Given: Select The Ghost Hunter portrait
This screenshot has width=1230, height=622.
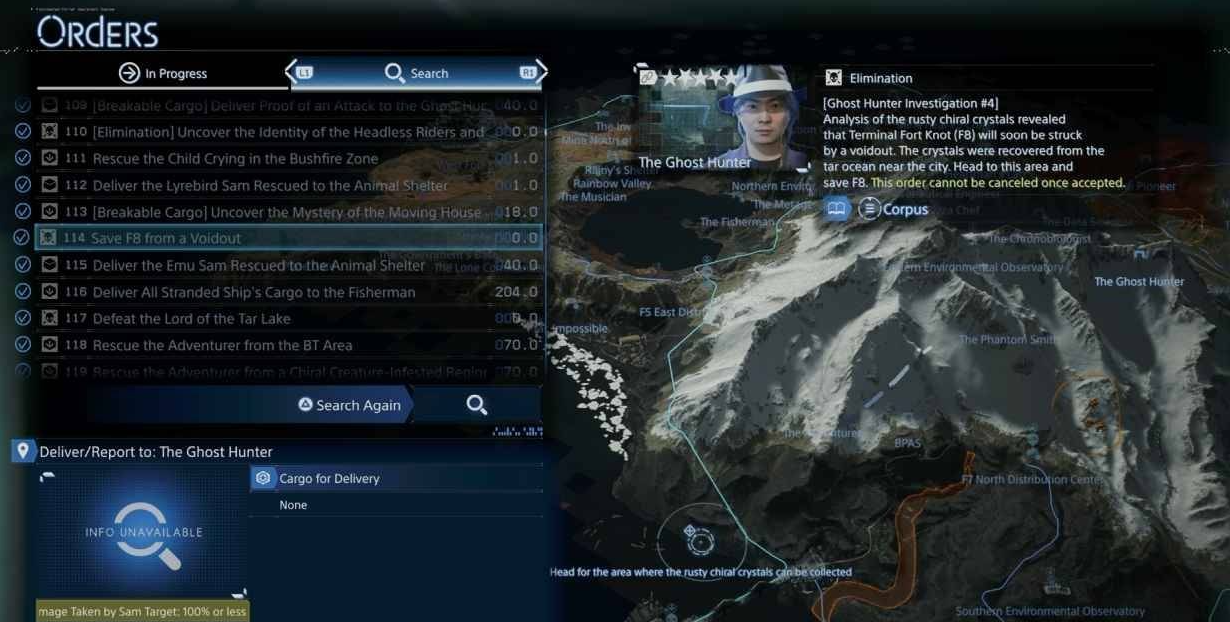Looking at the screenshot, I should (x=756, y=118).
